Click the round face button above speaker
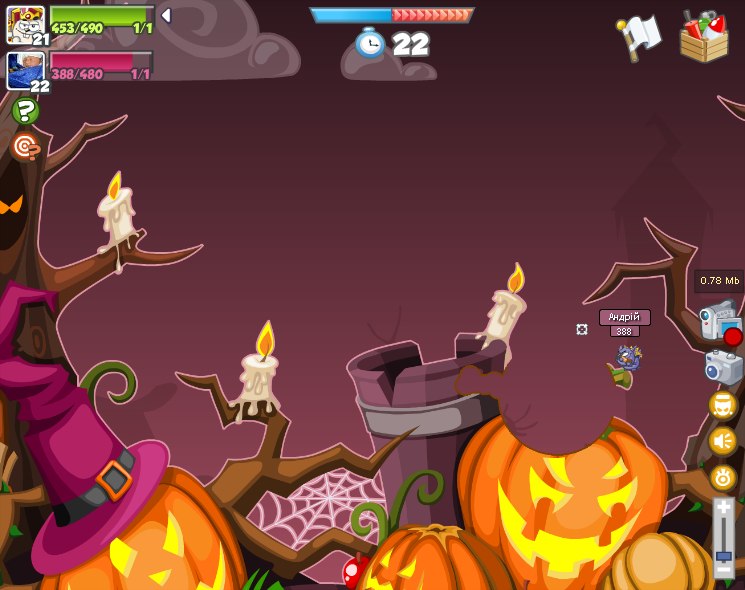The height and width of the screenshot is (590, 745). 723,405
